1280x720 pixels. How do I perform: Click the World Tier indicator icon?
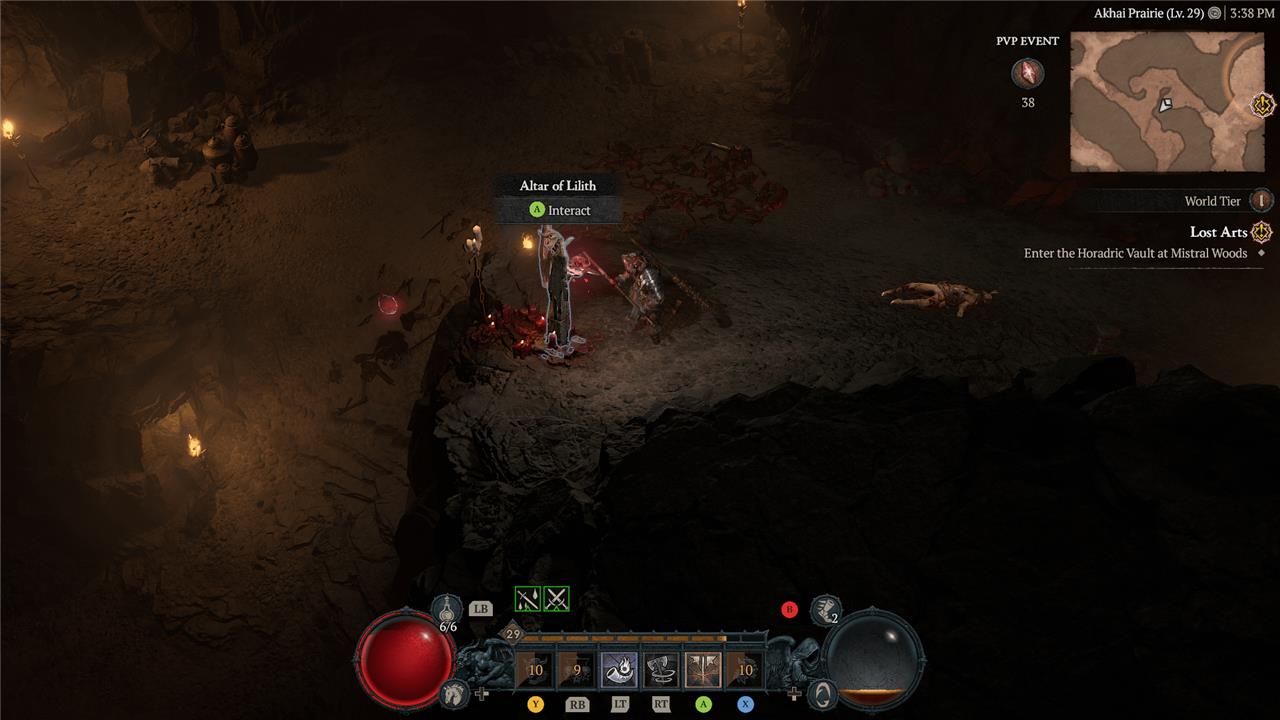(1262, 201)
